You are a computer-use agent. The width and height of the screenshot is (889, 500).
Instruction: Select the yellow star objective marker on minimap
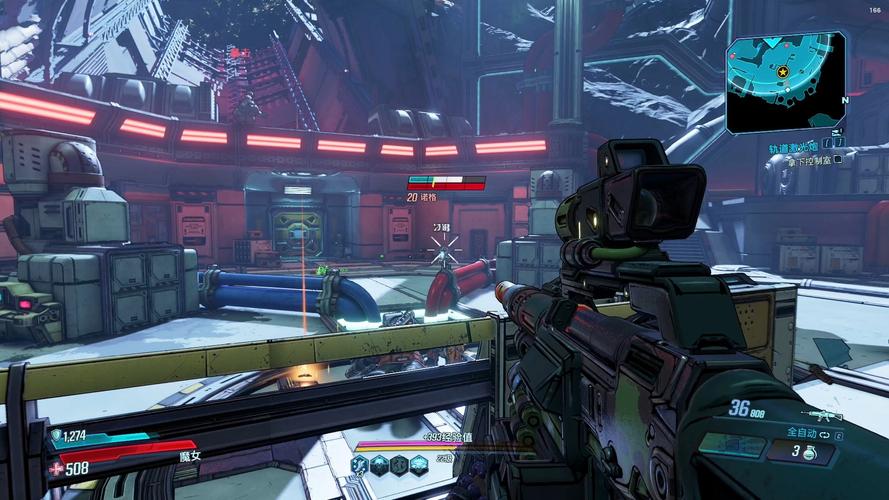pos(782,72)
